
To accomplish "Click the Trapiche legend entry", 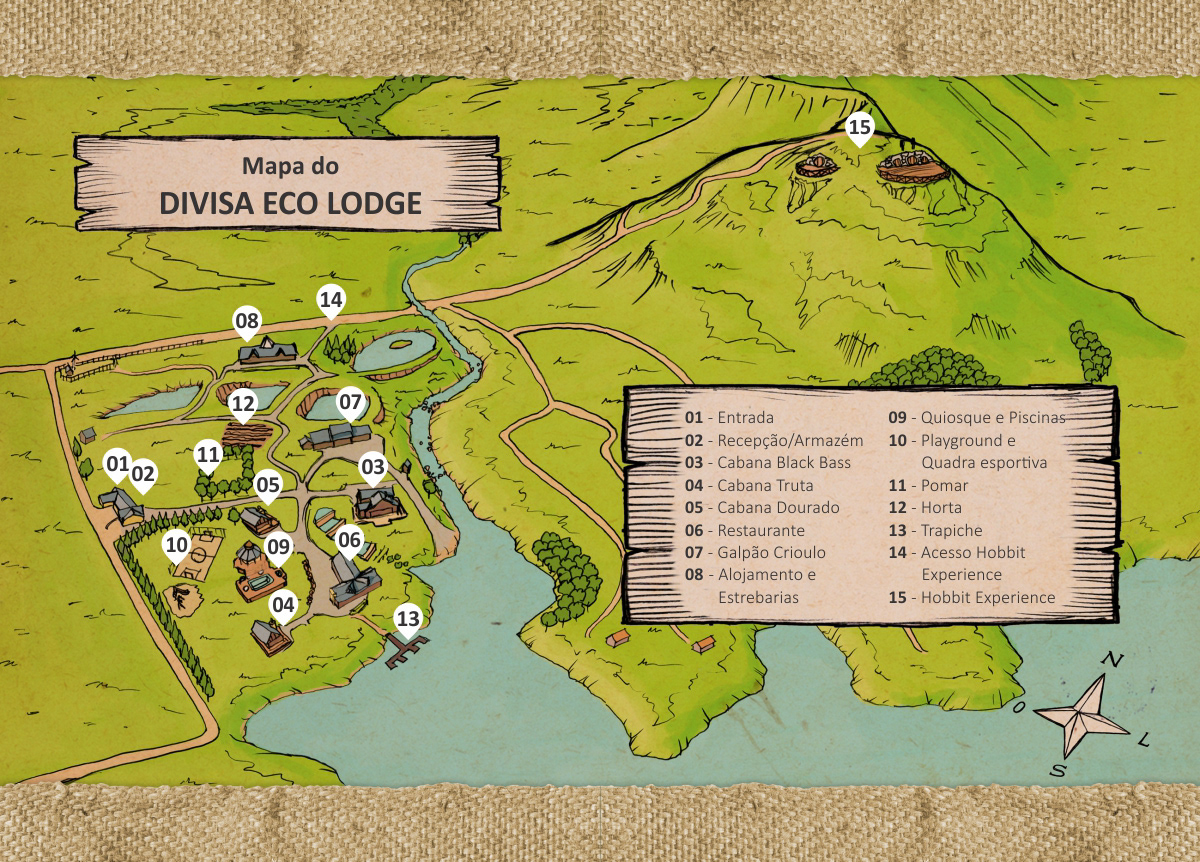I will coord(936,530).
